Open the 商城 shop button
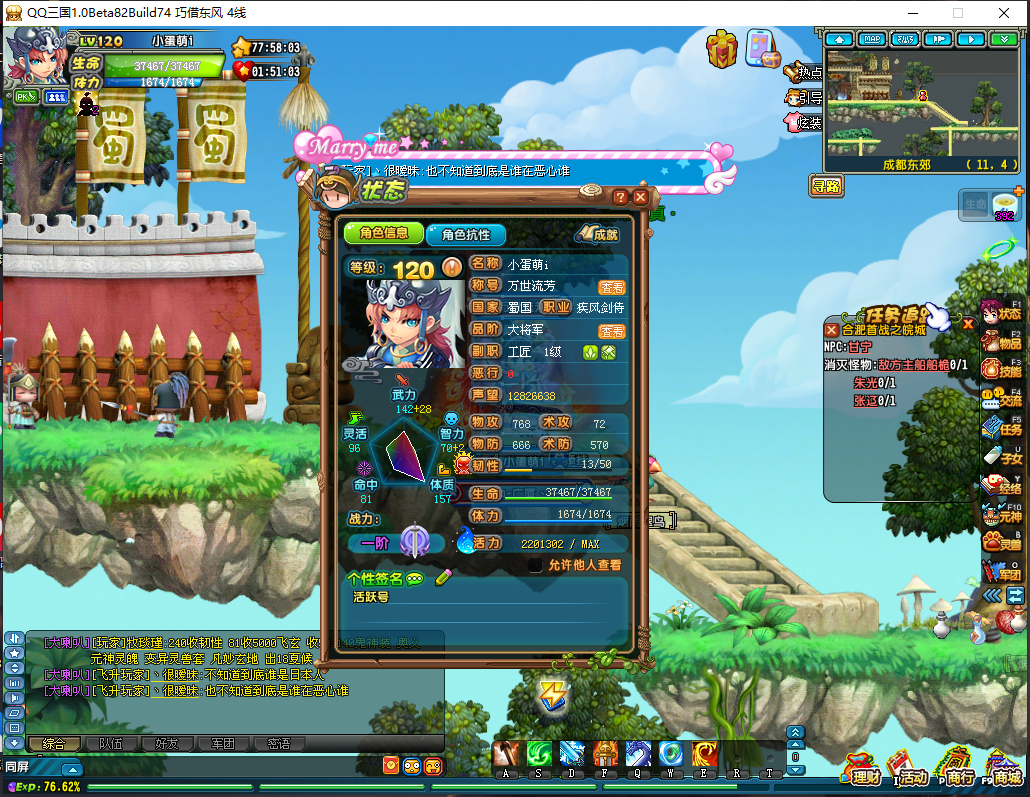1030x797 pixels. (1003, 770)
